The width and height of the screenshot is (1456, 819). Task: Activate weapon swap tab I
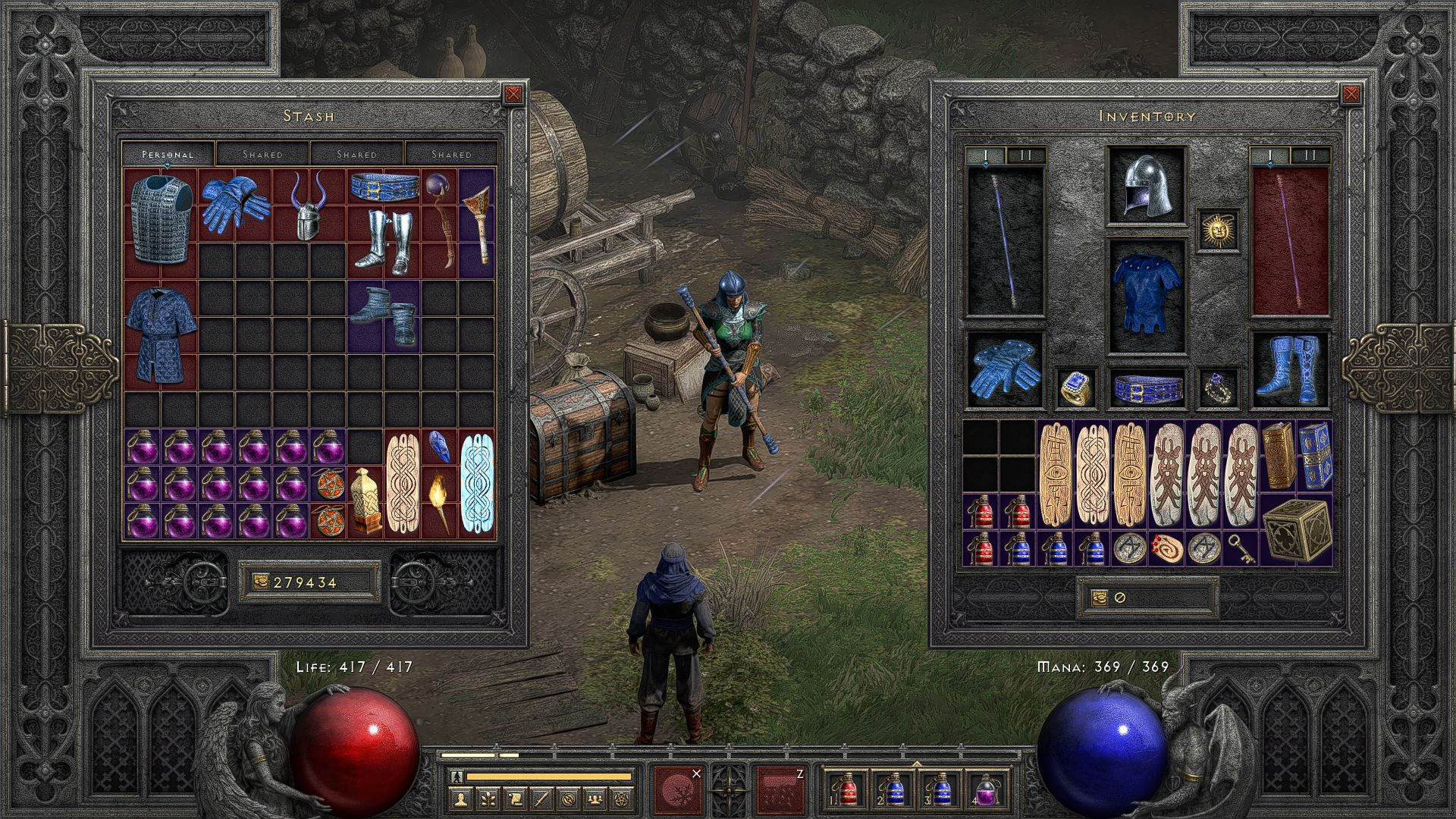[986, 154]
